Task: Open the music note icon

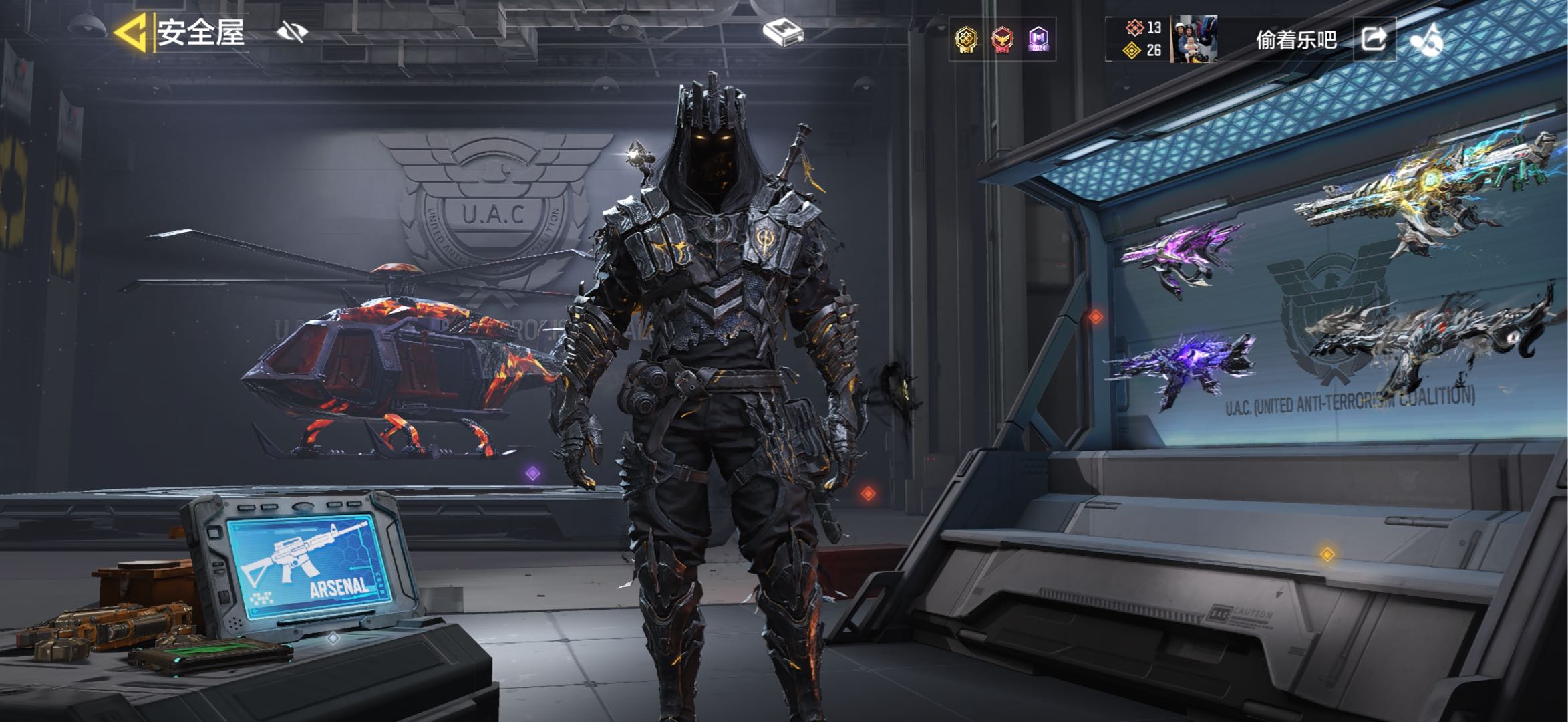Action: coord(1426,40)
